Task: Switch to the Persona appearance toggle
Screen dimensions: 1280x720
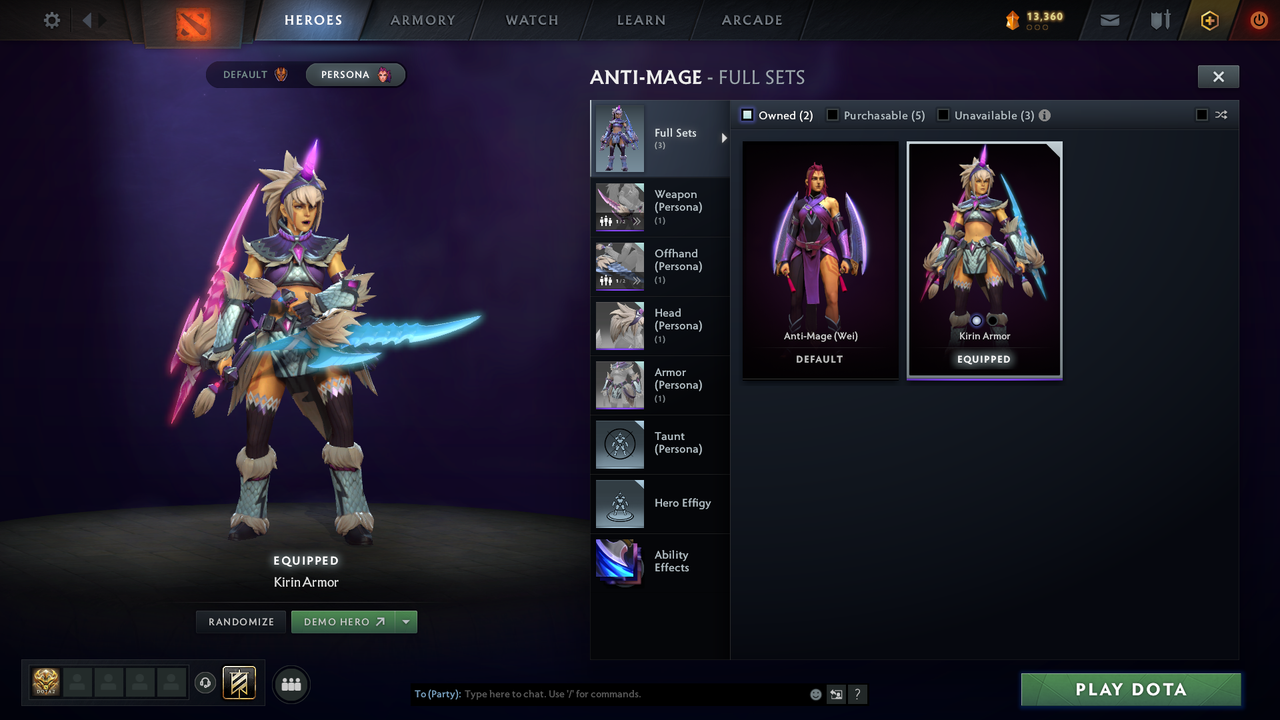Action: tap(355, 74)
